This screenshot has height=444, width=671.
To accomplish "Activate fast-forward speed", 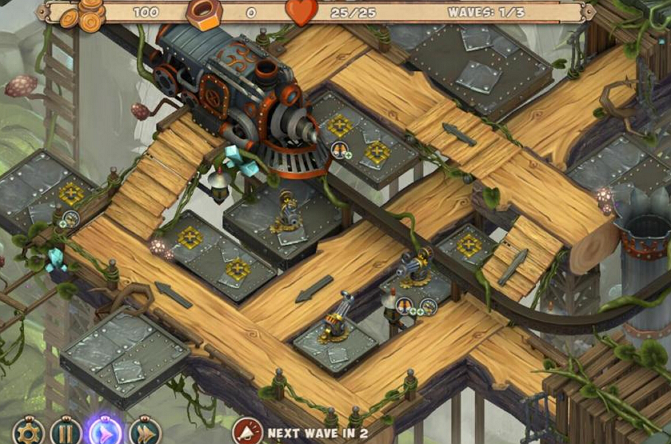I will (x=143, y=433).
